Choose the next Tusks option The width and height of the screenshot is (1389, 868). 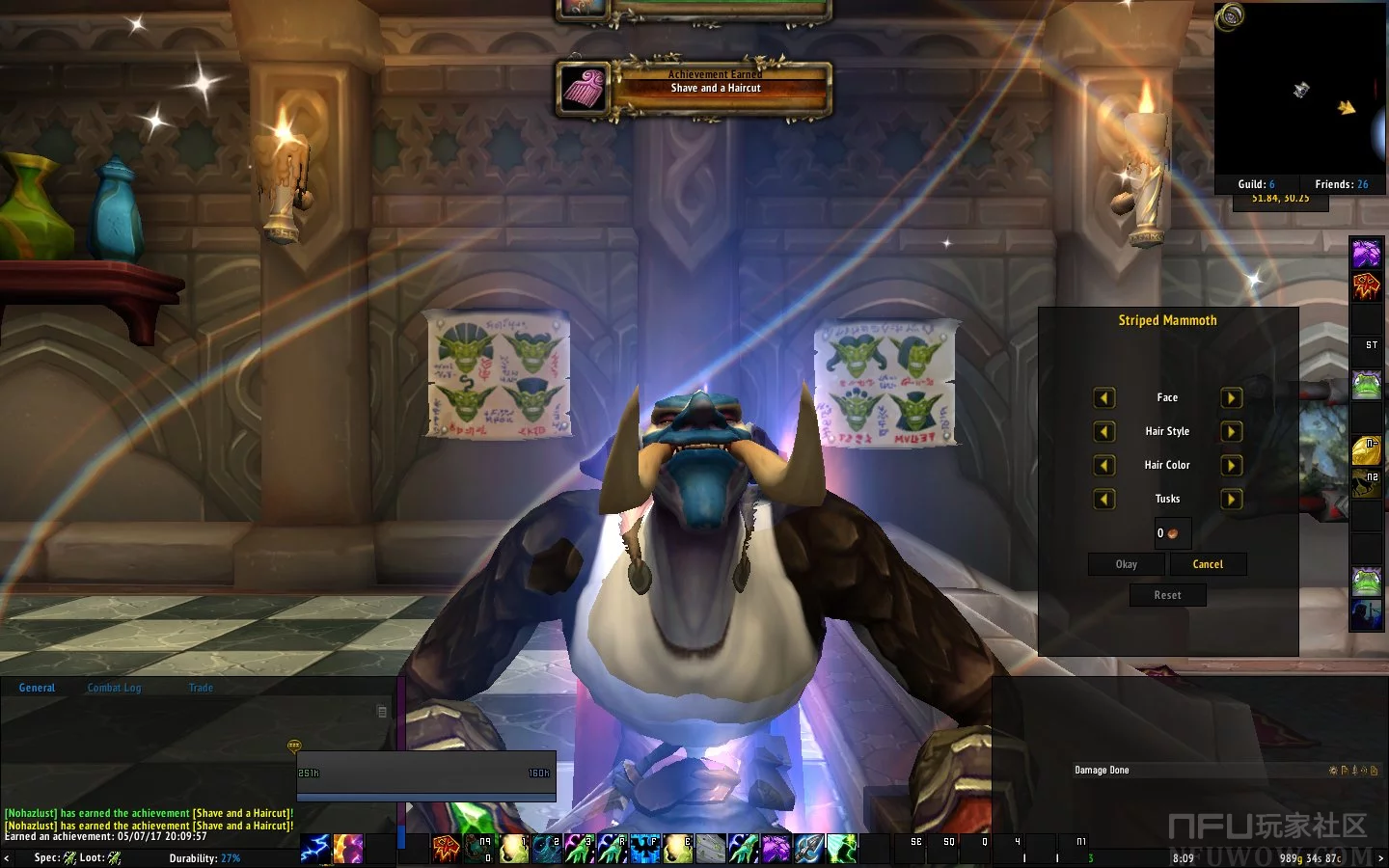(x=1231, y=500)
